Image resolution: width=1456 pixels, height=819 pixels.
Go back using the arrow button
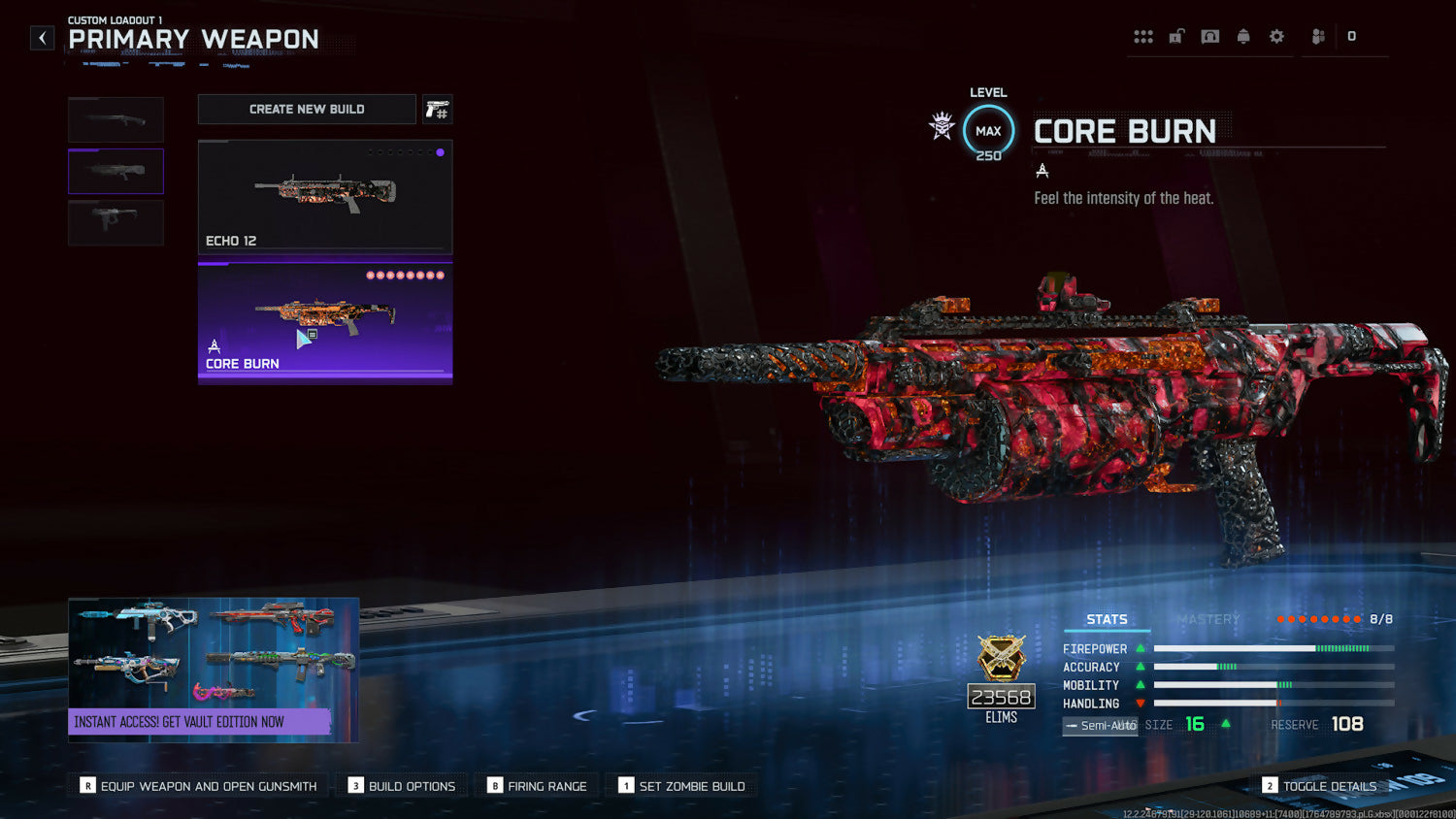pos(42,38)
